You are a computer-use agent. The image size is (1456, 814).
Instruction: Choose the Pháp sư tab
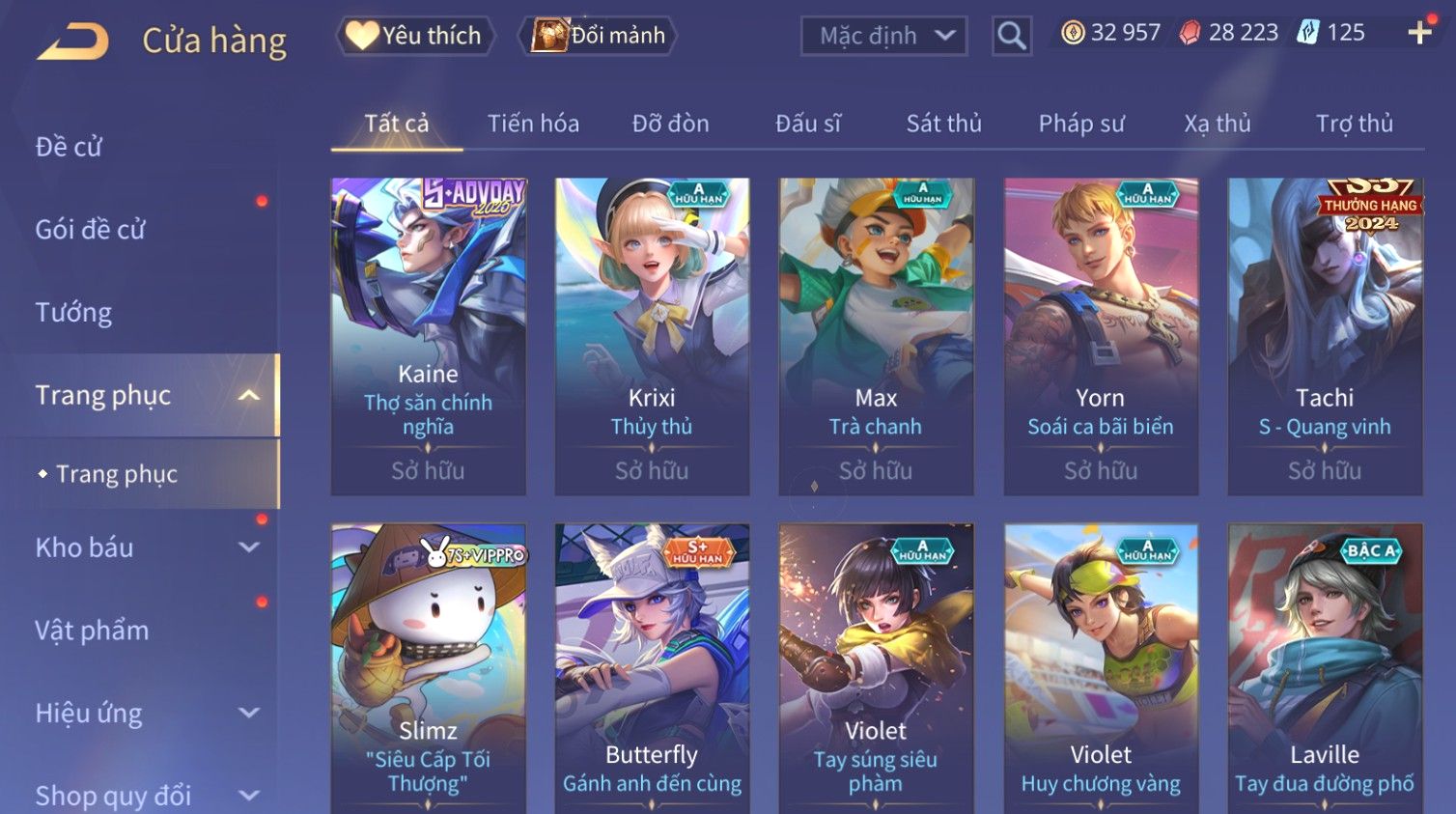pos(1081,124)
